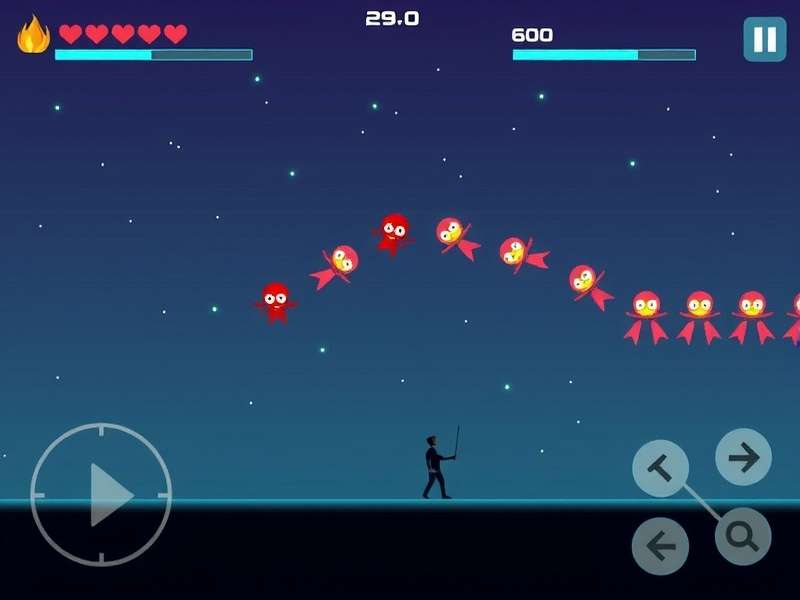Tap the right arrow action button
The width and height of the screenshot is (800, 600).
[743, 457]
